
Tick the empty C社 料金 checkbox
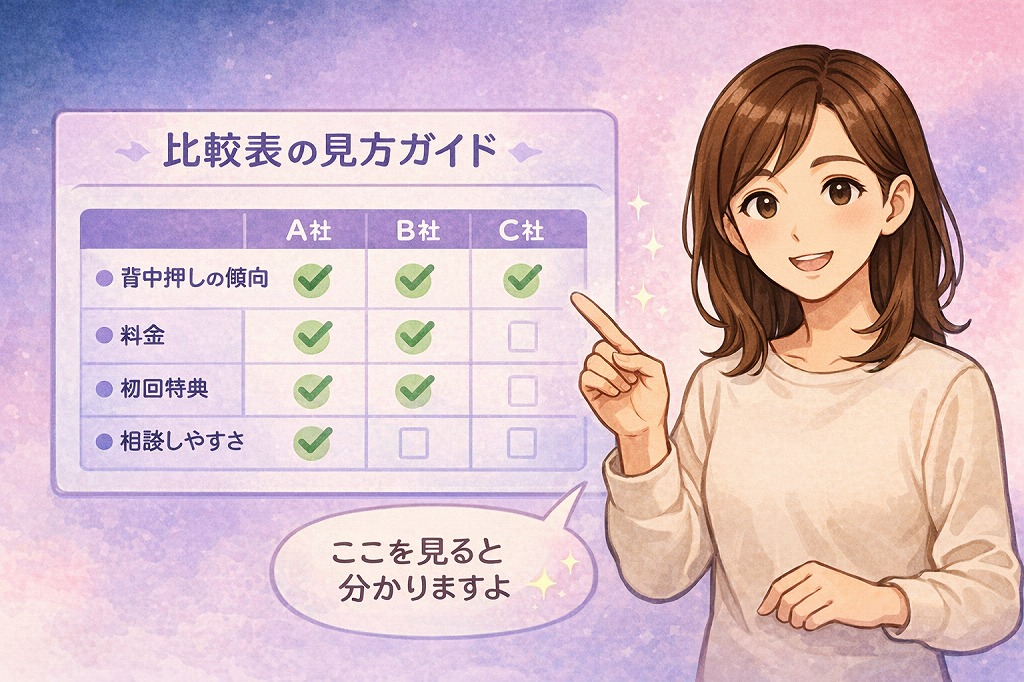coord(522,337)
